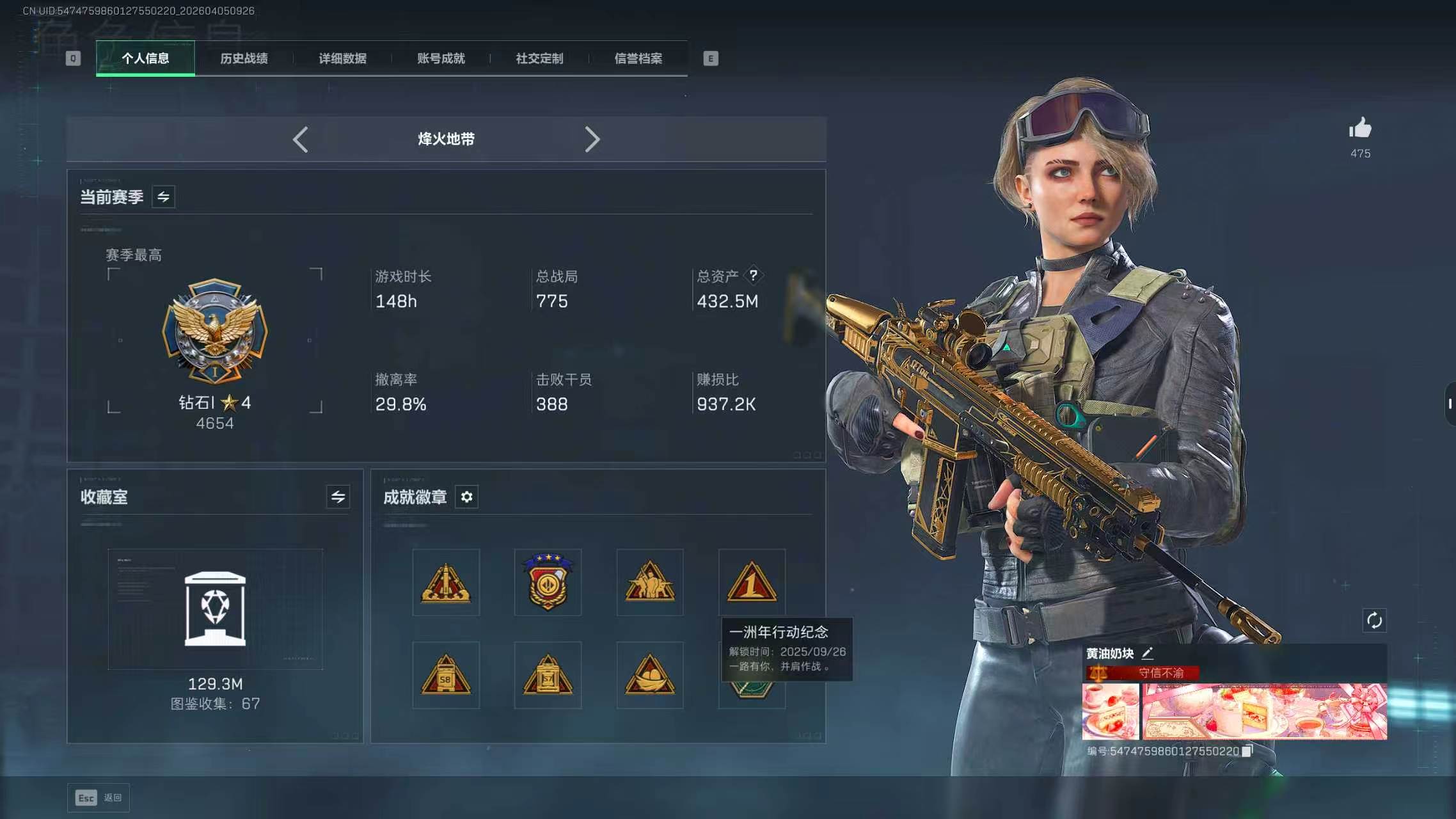Click the 守信不渝 credit banner icon
1456x819 pixels.
point(1098,673)
